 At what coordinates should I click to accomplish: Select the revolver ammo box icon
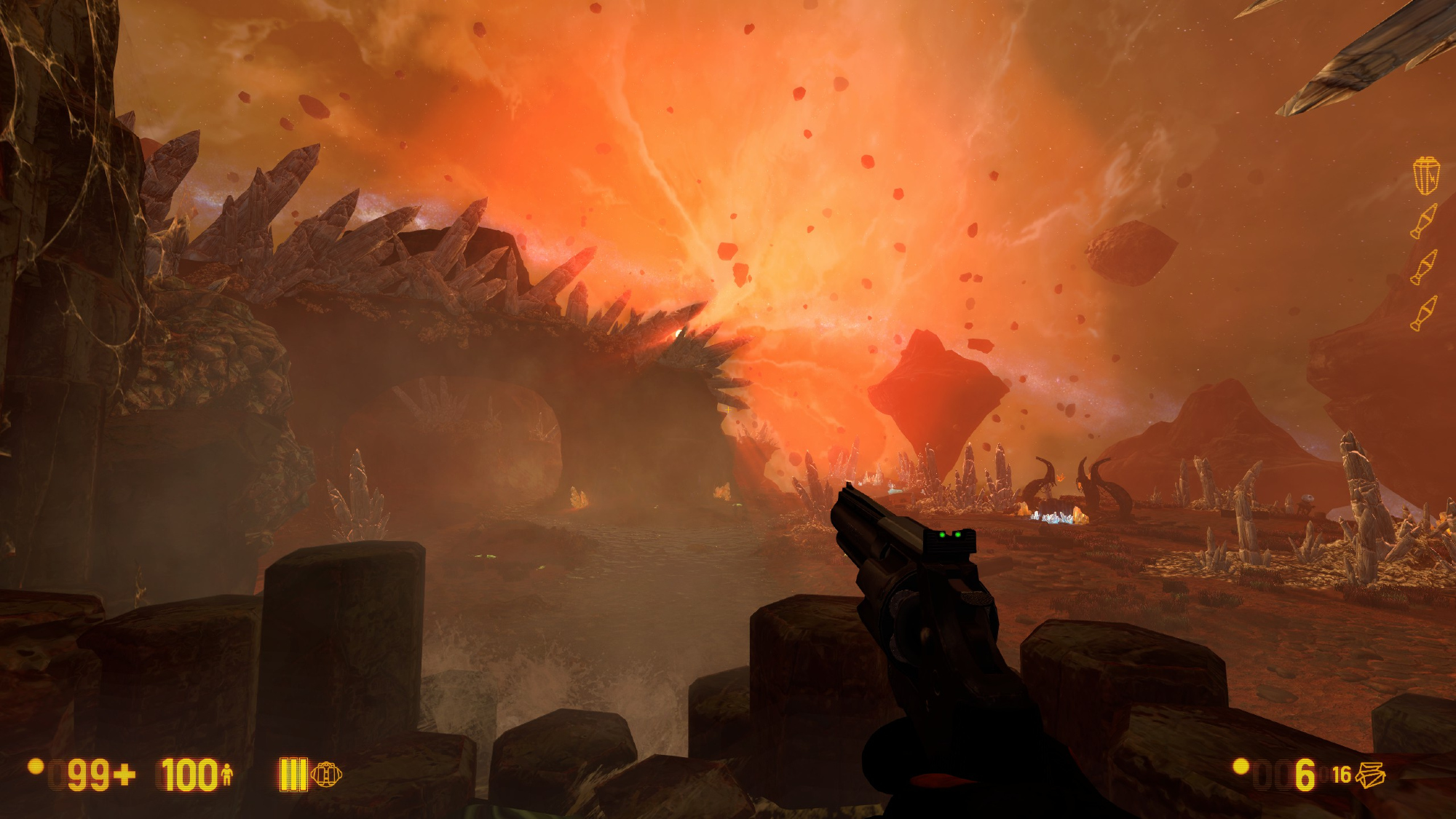point(1369,775)
